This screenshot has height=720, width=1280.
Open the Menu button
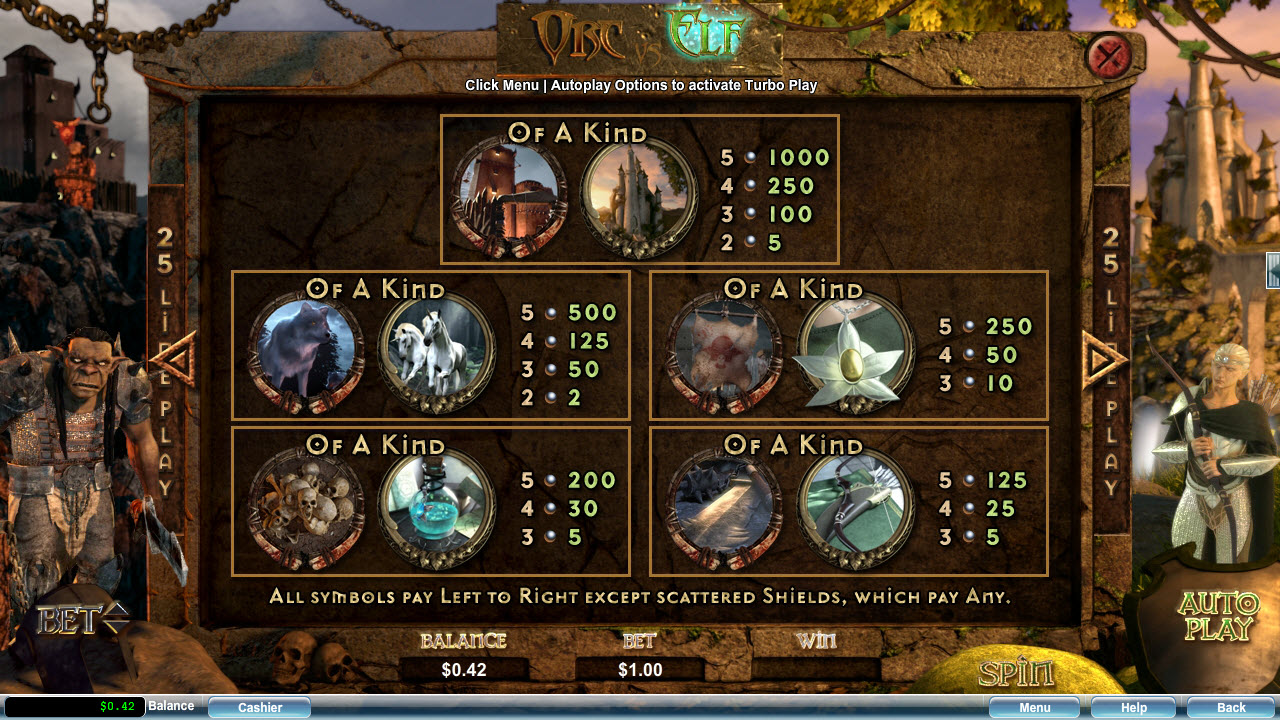point(1034,708)
